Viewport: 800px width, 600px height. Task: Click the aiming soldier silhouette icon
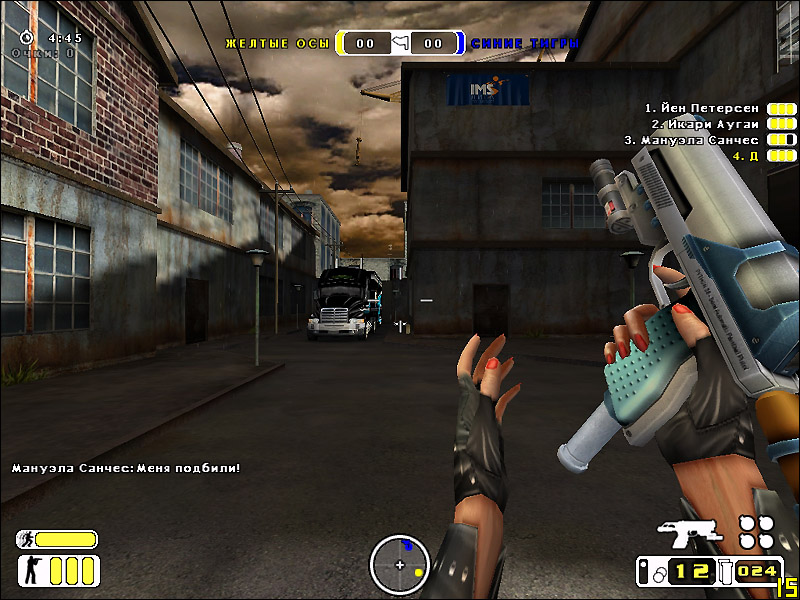32,571
